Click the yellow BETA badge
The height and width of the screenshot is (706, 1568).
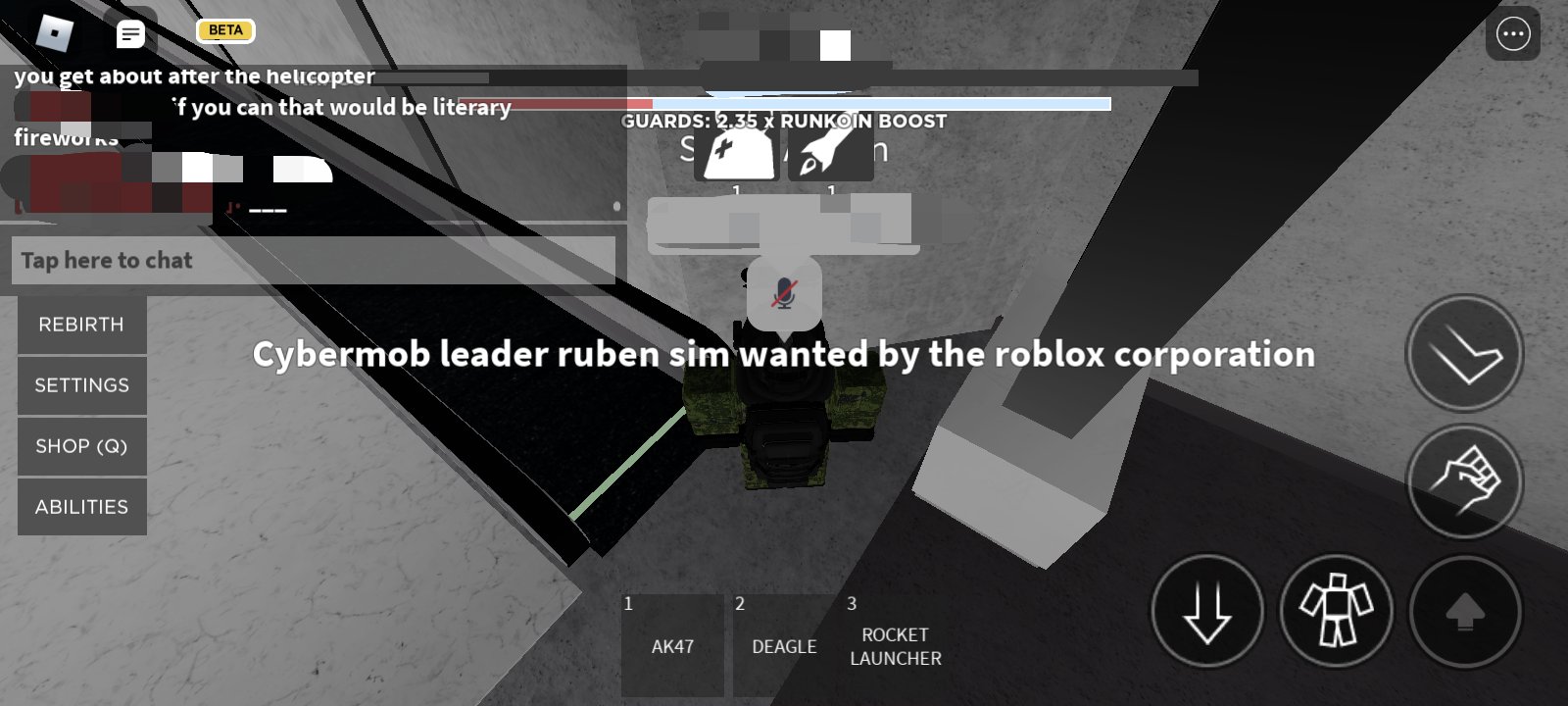tap(224, 30)
